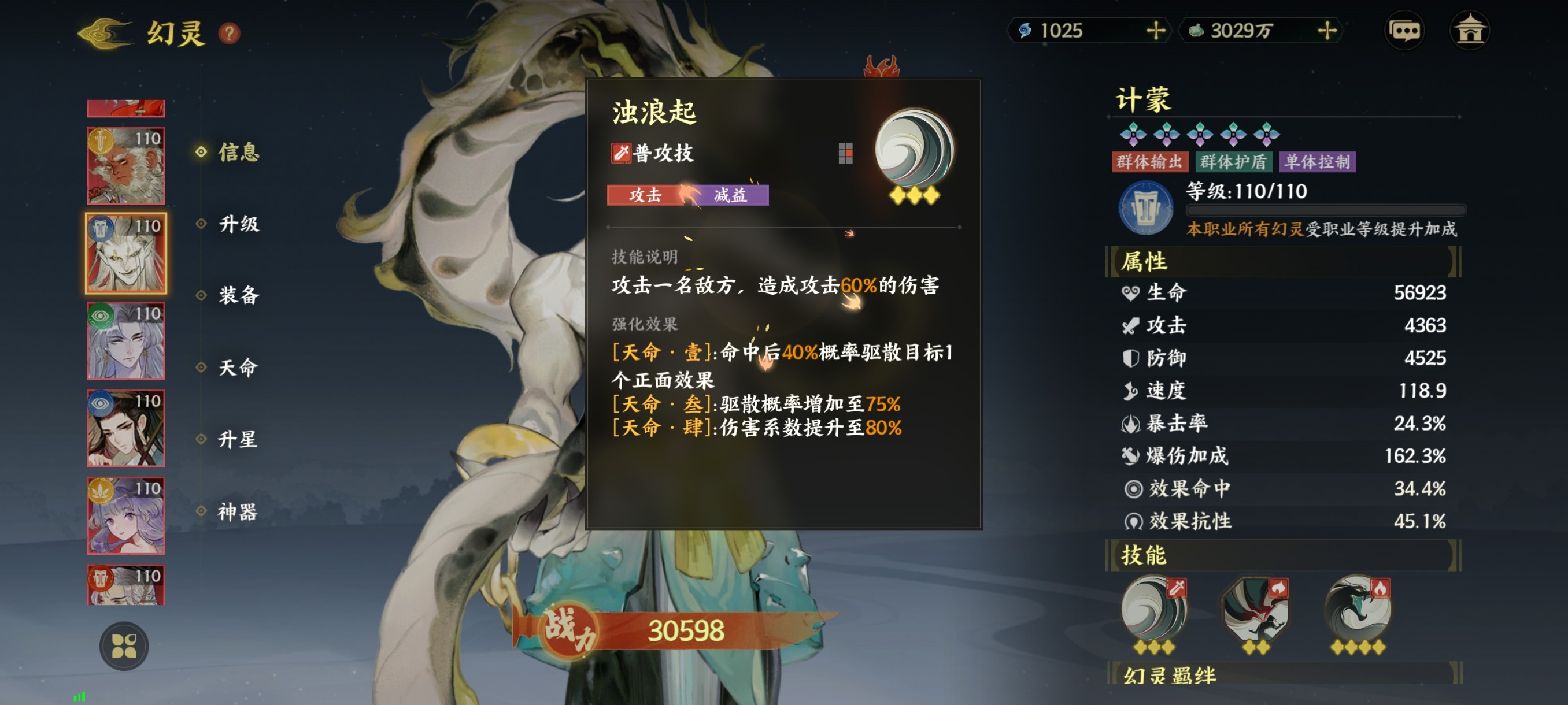Click the main city building icon top right
Viewport: 1568px width, 705px height.
click(x=1473, y=32)
